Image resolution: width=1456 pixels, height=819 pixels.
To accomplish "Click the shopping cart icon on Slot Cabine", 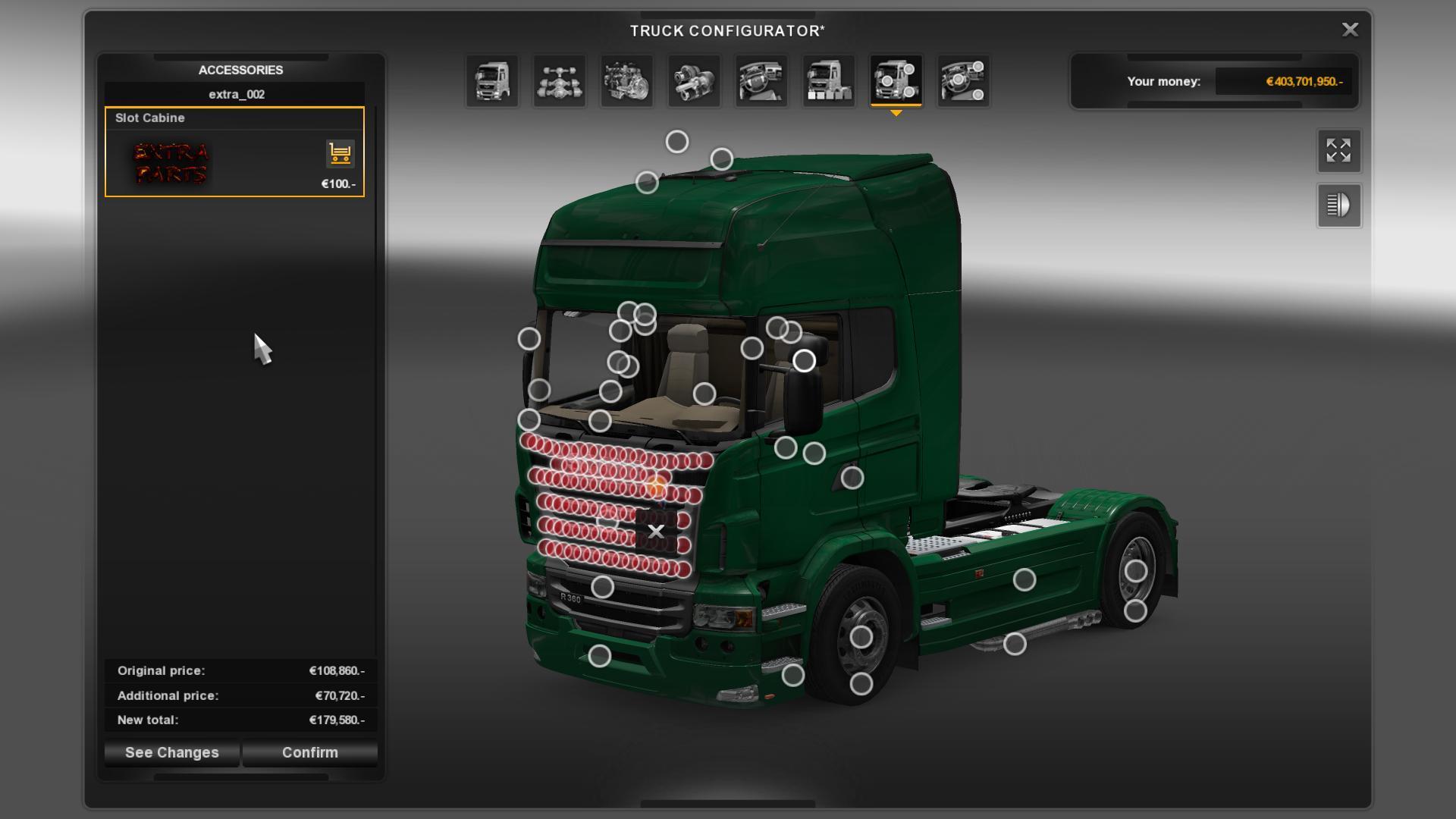I will [340, 154].
